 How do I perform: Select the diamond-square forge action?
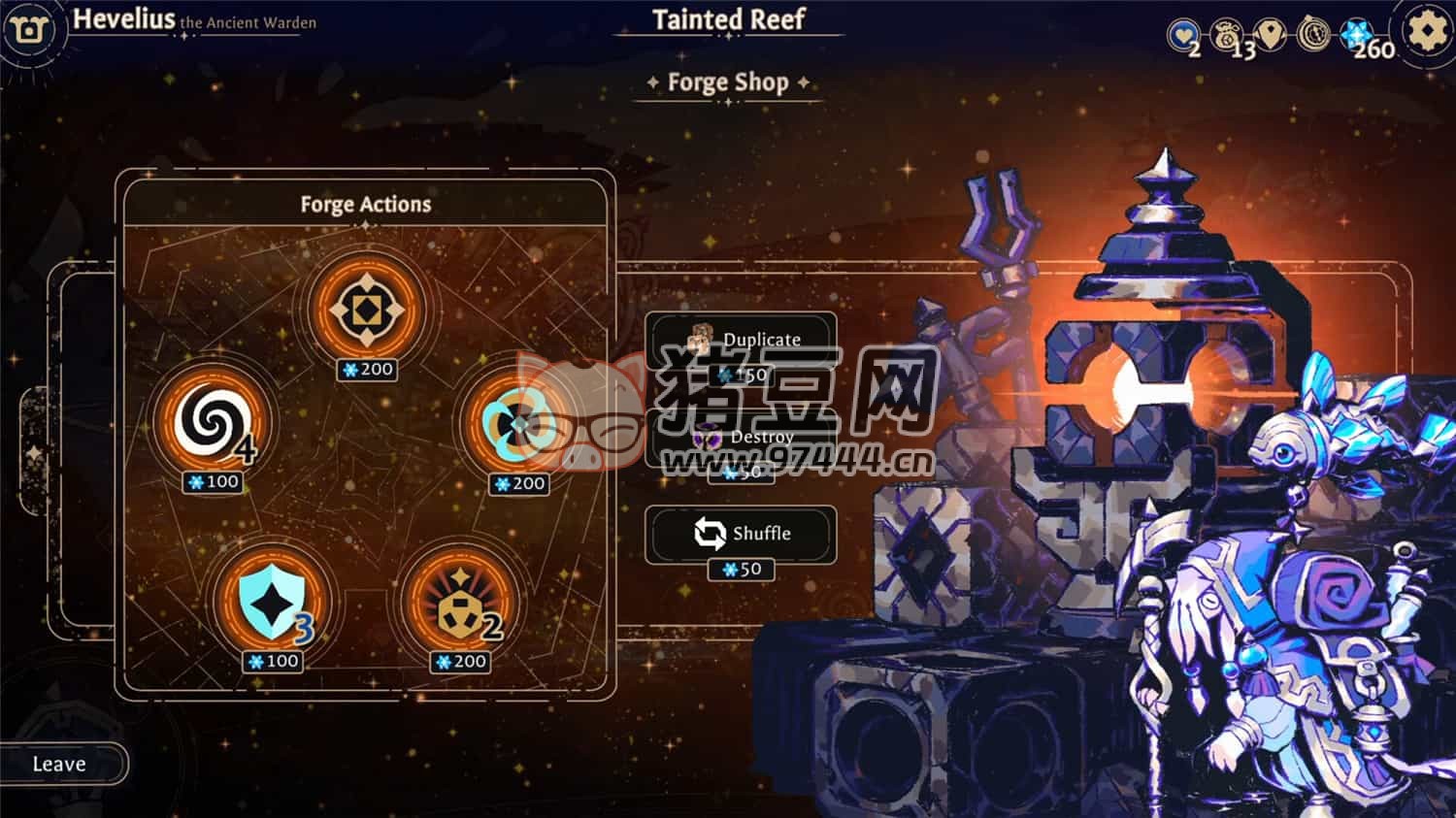point(366,310)
